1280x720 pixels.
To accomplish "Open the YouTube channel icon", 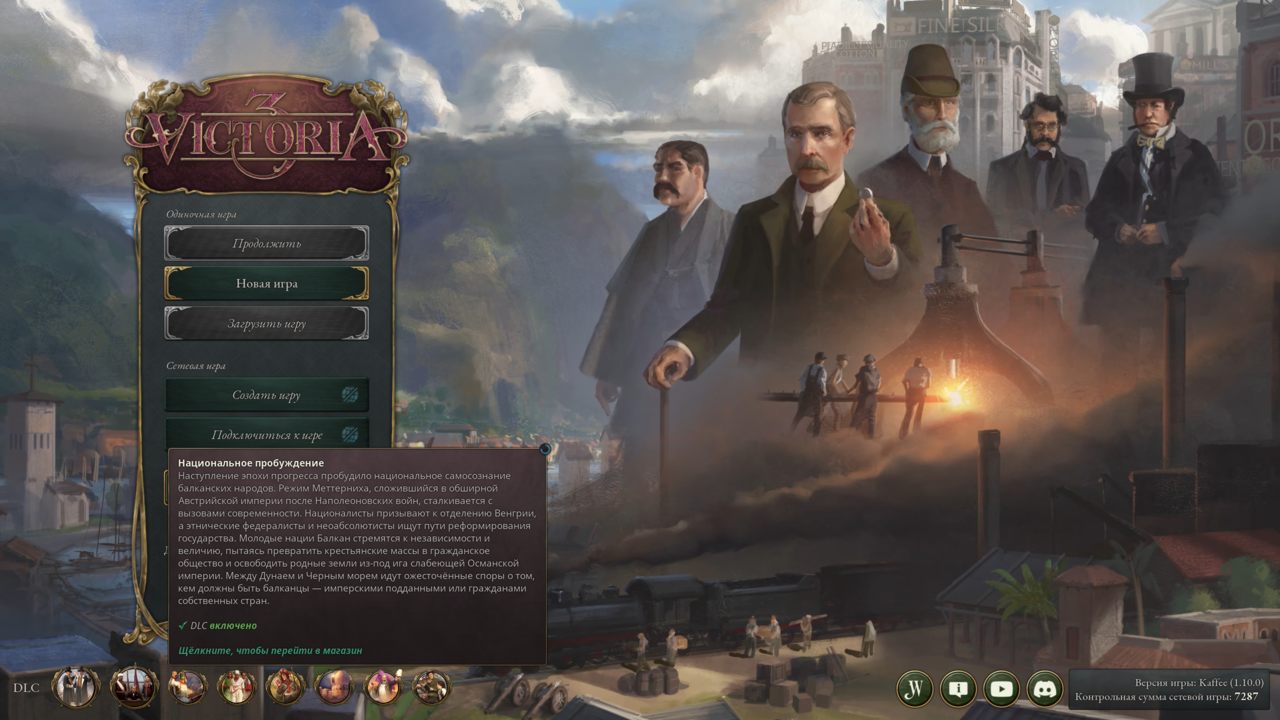I will click(x=1001, y=688).
